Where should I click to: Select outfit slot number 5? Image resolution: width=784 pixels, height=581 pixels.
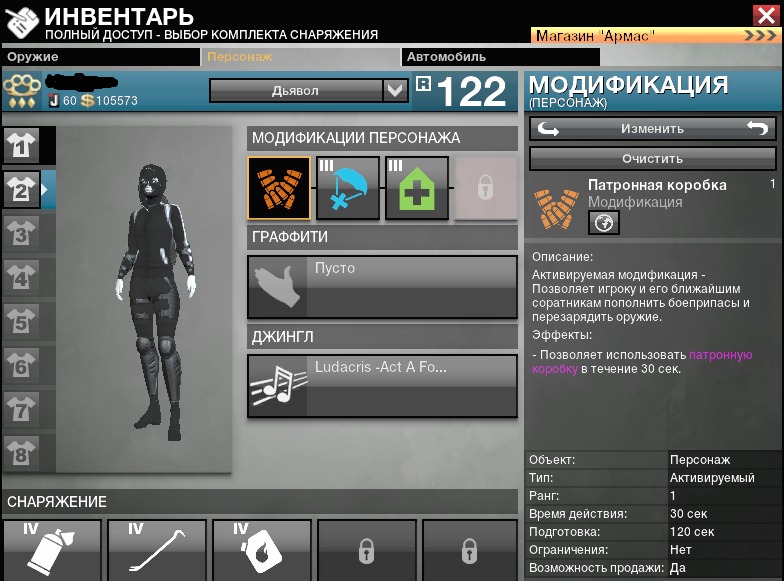[x=22, y=322]
